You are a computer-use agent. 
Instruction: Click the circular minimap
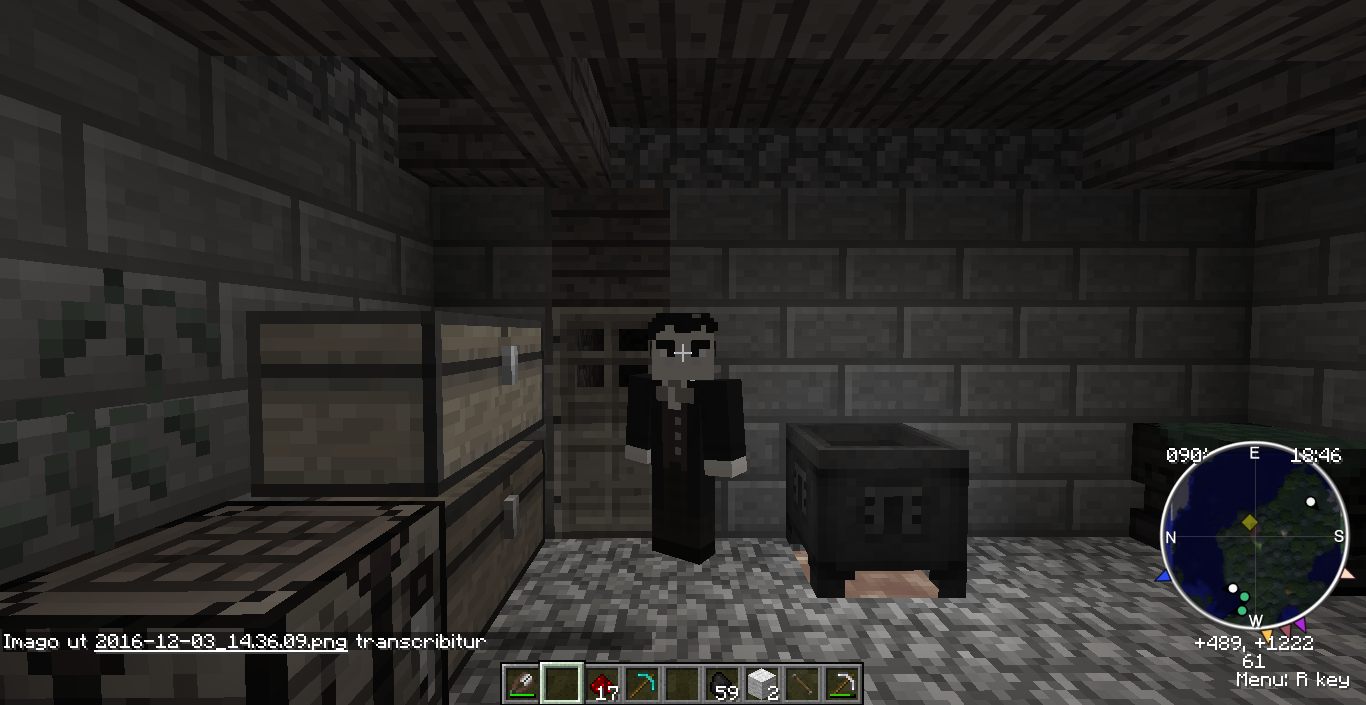1252,537
